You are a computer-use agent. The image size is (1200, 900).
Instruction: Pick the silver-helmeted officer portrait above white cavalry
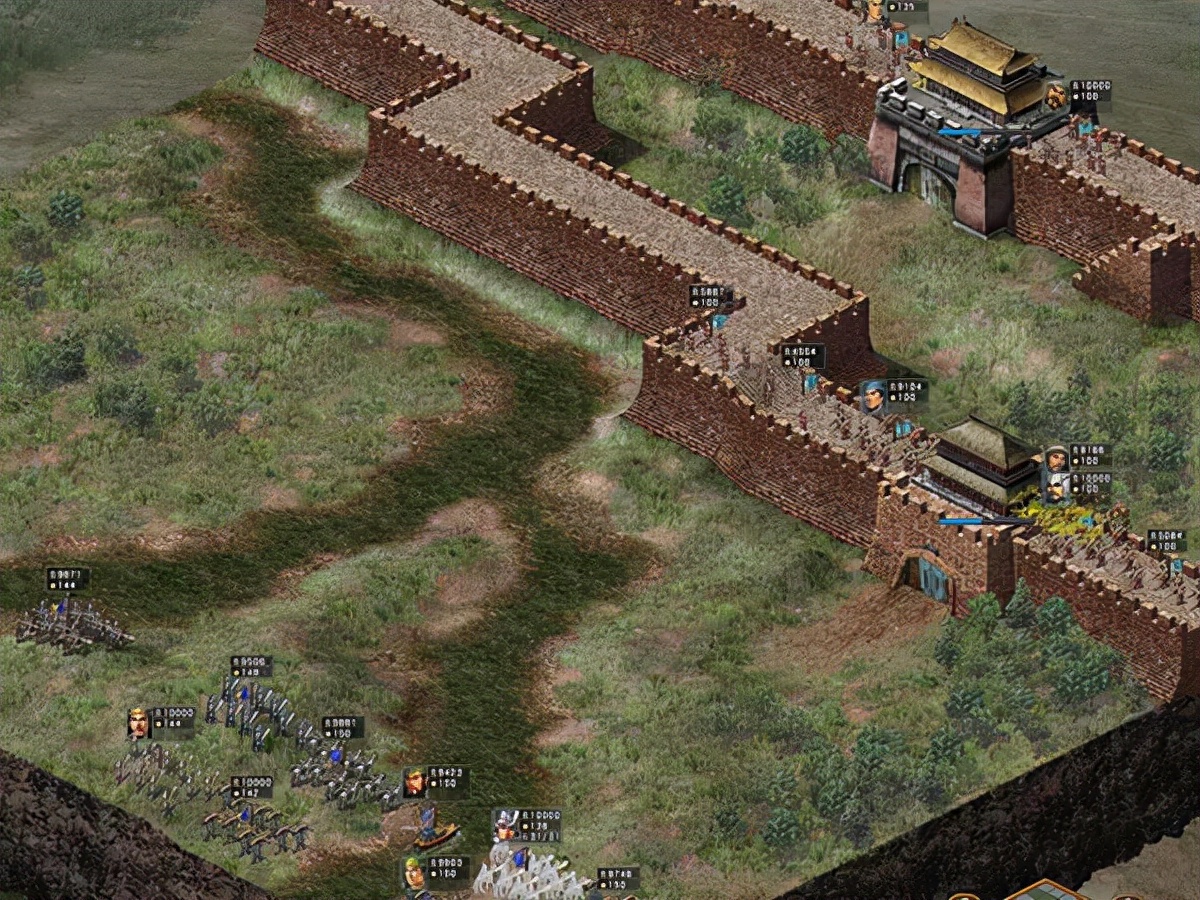click(x=504, y=826)
